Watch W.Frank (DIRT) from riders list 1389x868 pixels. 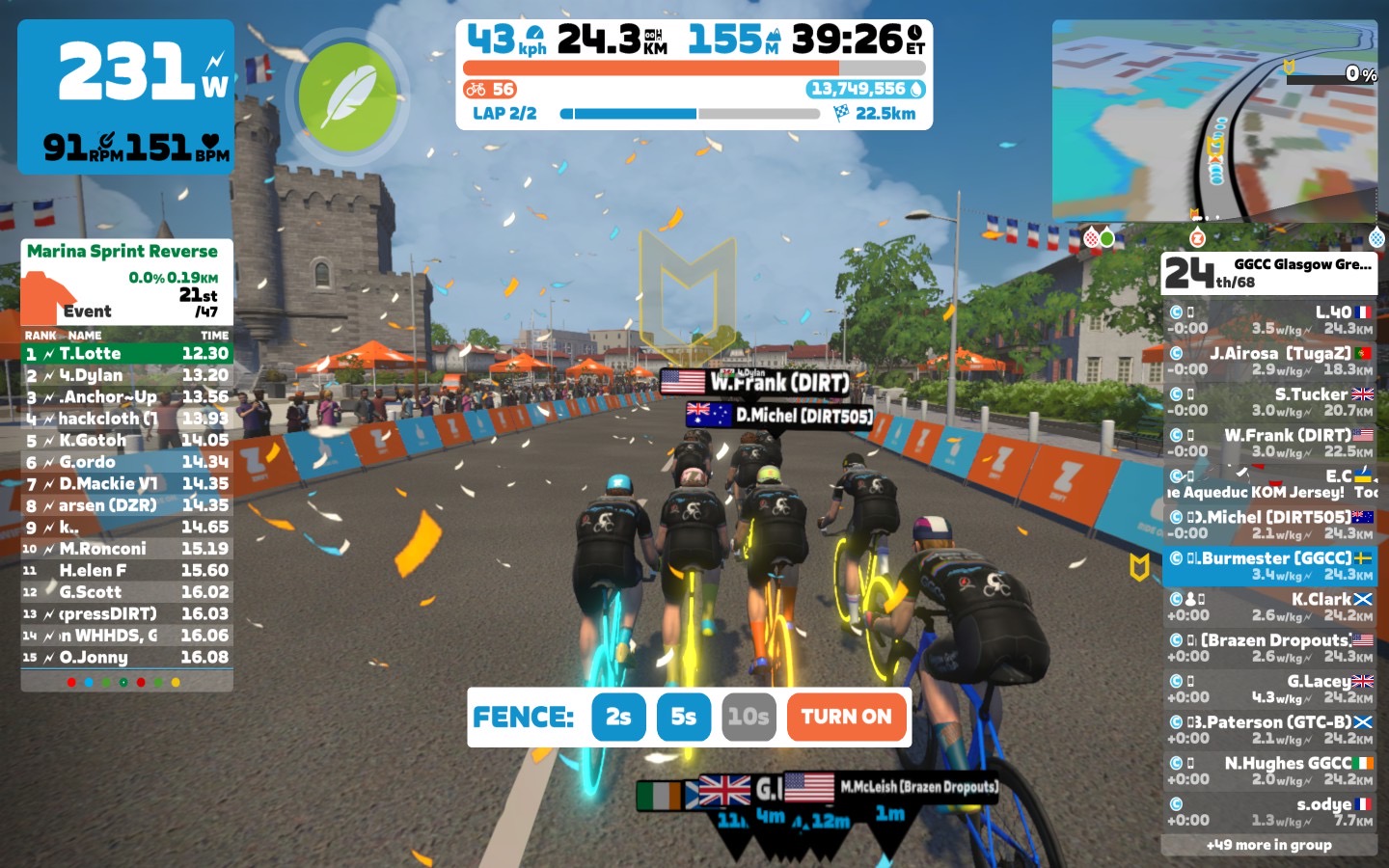(x=1269, y=443)
